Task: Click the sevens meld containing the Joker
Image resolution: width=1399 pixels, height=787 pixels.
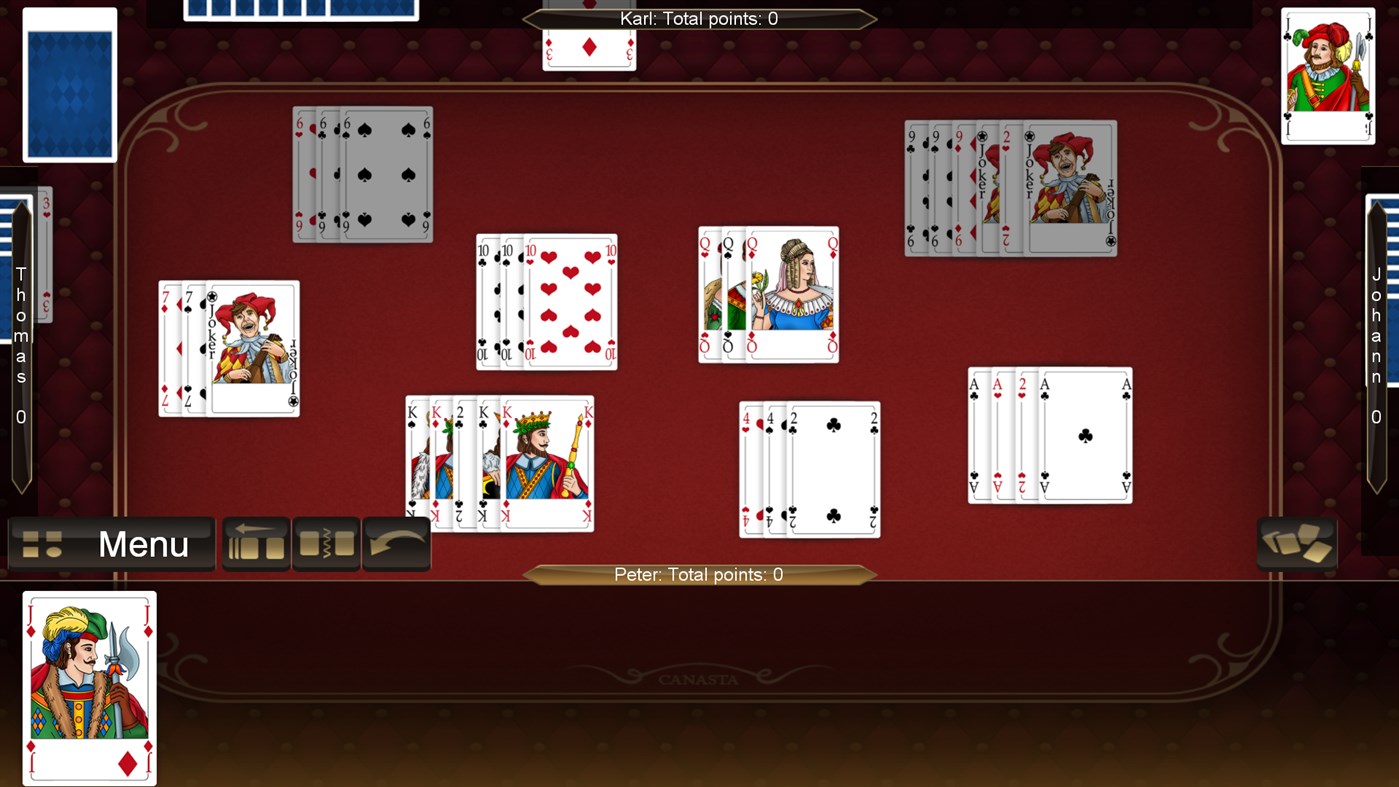Action: point(228,348)
